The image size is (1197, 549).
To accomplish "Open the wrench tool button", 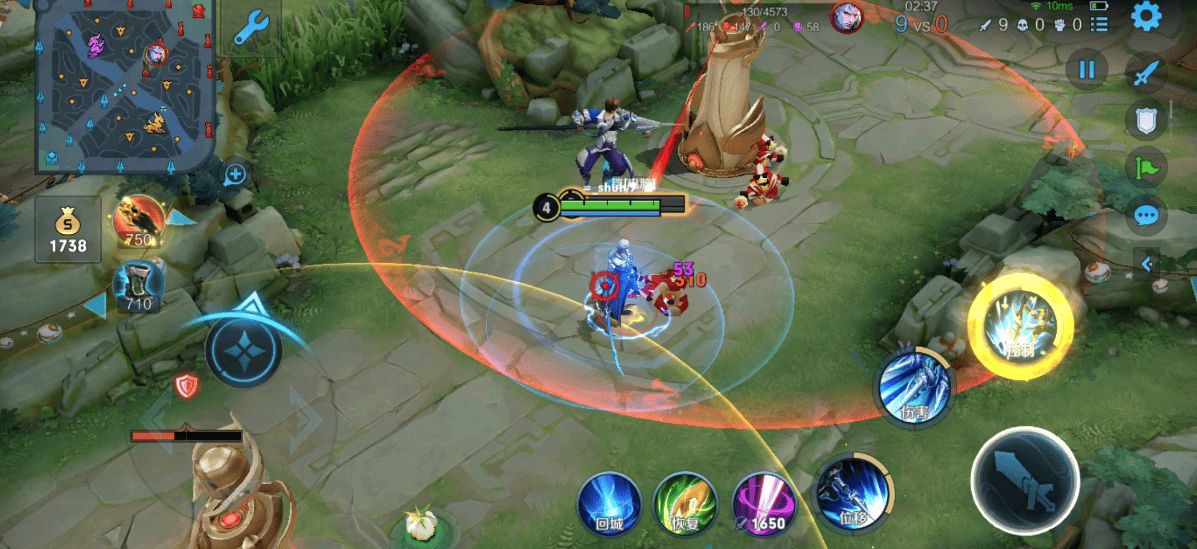I will click(249, 30).
